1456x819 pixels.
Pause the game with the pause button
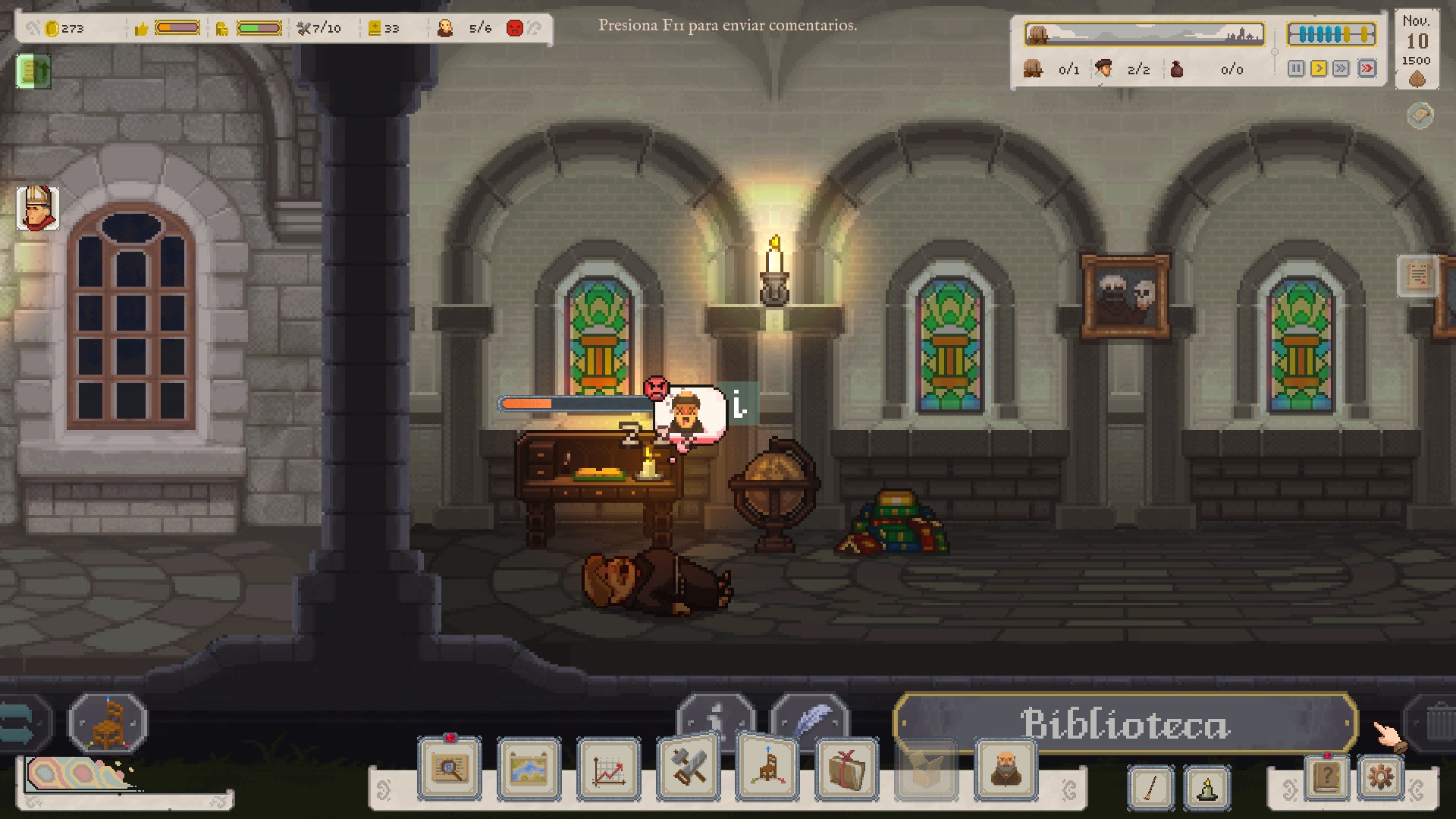[1296, 69]
